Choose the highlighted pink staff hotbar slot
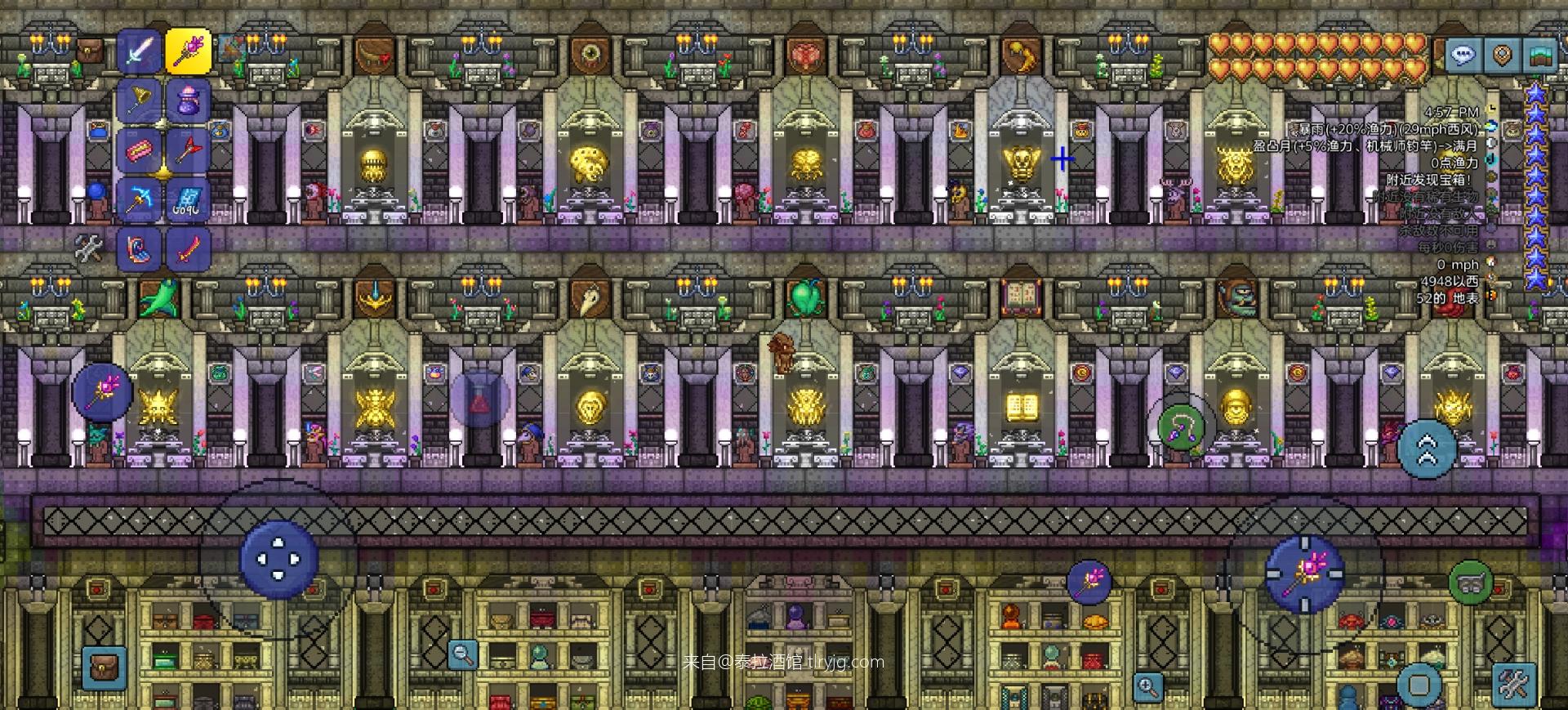Image resolution: width=1568 pixels, height=710 pixels. (x=189, y=51)
